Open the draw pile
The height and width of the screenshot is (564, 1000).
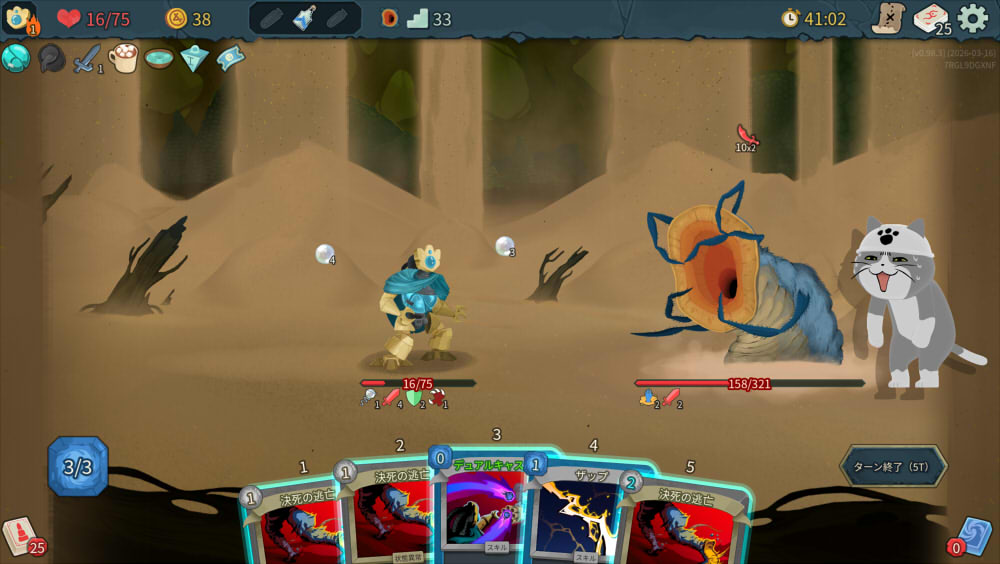pyautogui.click(x=20, y=536)
